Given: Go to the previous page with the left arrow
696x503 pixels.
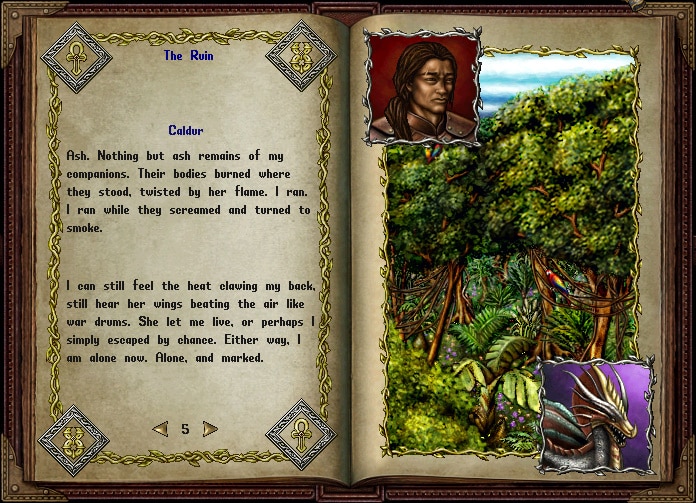Looking at the screenshot, I should coord(160,429).
